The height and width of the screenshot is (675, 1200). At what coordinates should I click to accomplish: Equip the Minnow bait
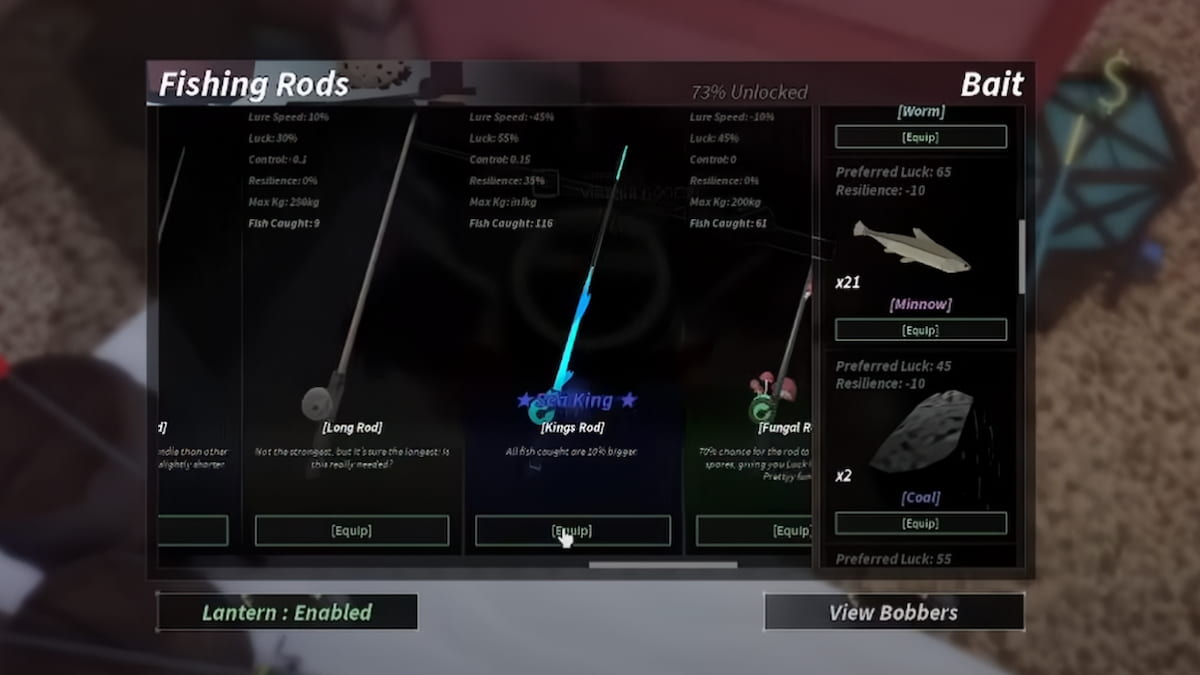[920, 330]
